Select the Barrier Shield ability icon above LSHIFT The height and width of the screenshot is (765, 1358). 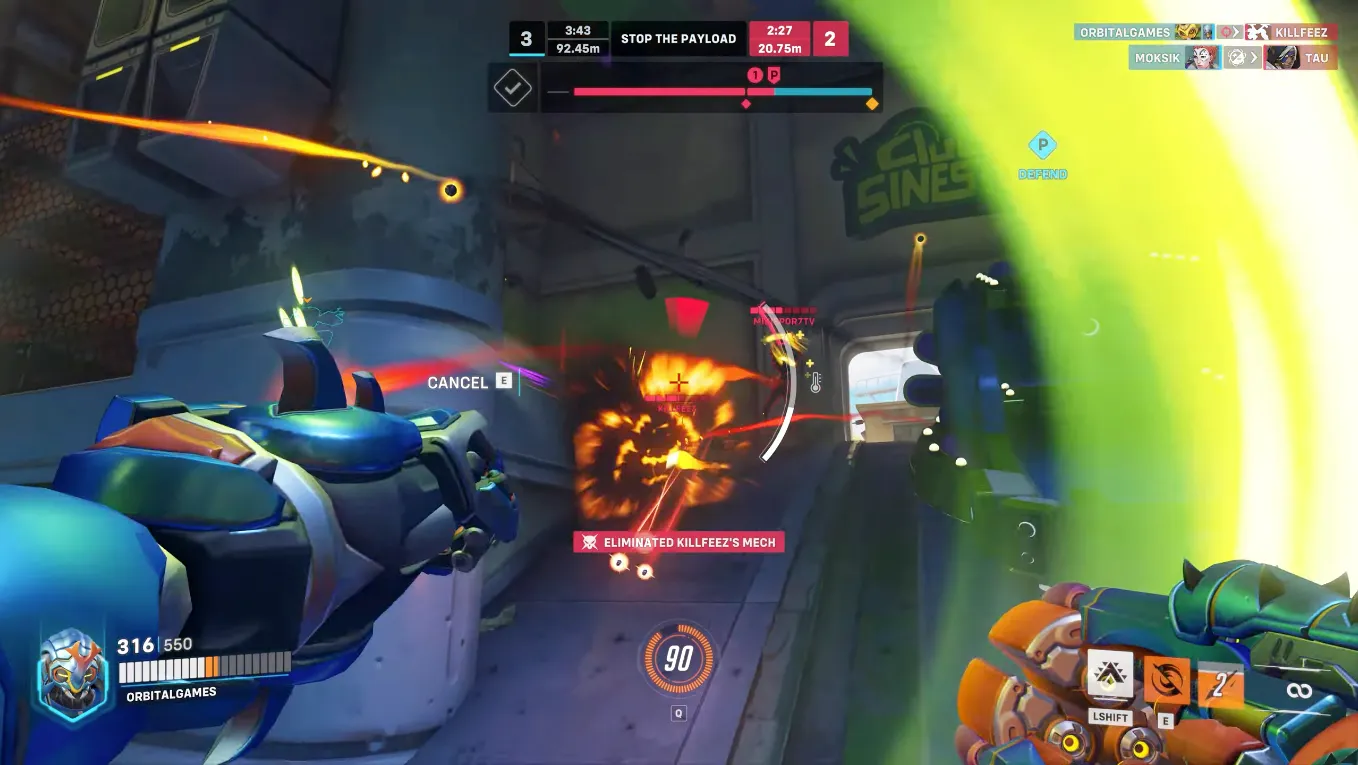click(x=1110, y=677)
